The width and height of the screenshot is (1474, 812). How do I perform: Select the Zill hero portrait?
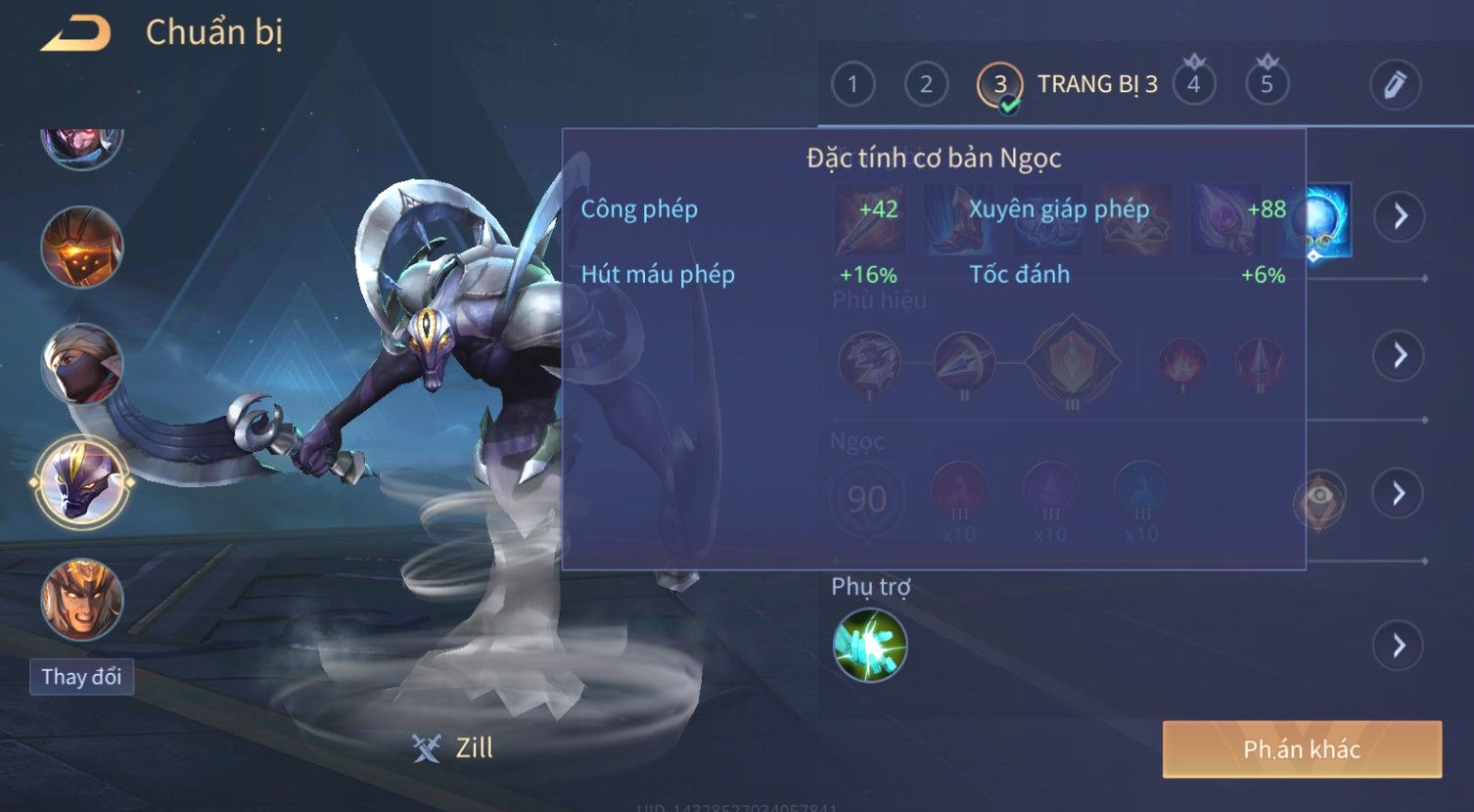[82, 481]
